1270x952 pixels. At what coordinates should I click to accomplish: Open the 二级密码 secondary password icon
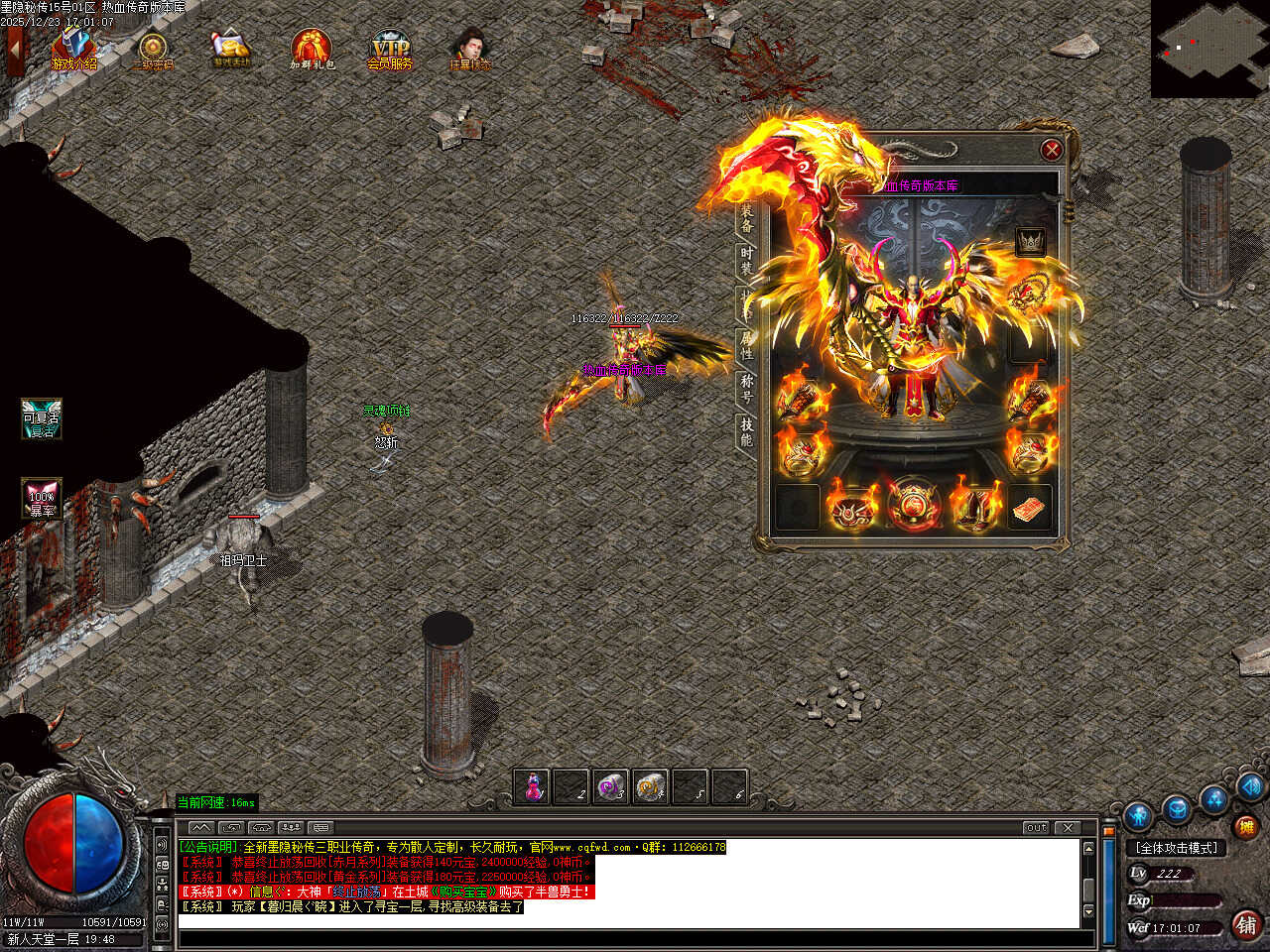153,51
